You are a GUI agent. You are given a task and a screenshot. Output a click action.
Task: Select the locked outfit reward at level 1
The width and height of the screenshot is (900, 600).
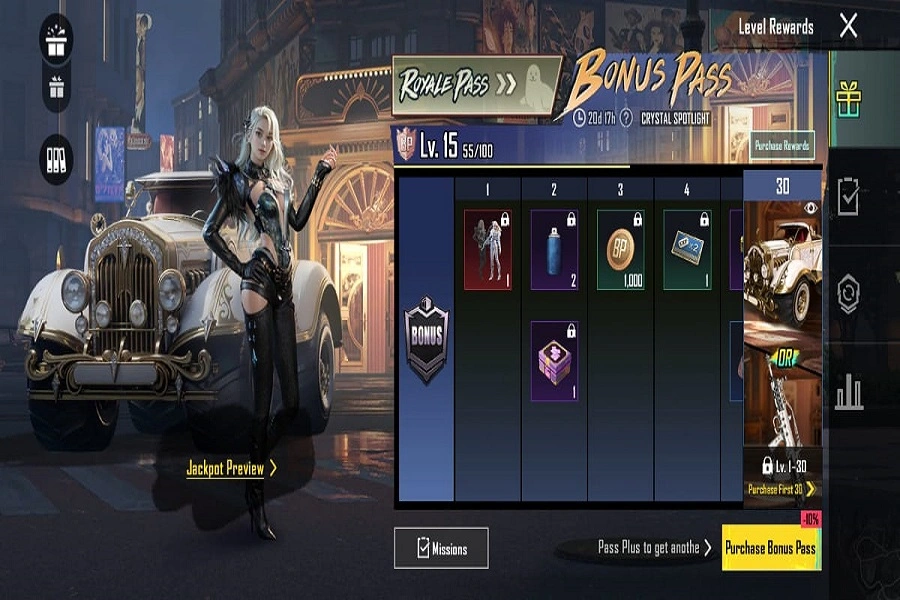coord(487,249)
